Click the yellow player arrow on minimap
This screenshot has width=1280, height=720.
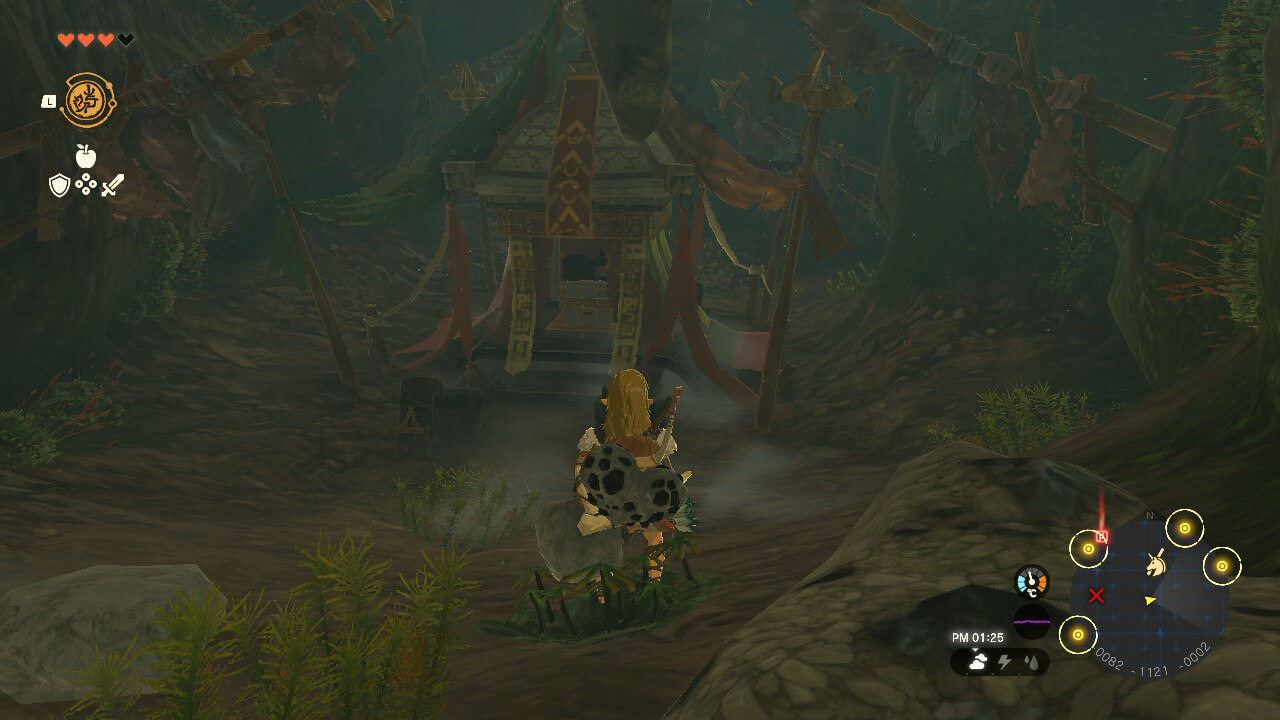pyautogui.click(x=1150, y=600)
